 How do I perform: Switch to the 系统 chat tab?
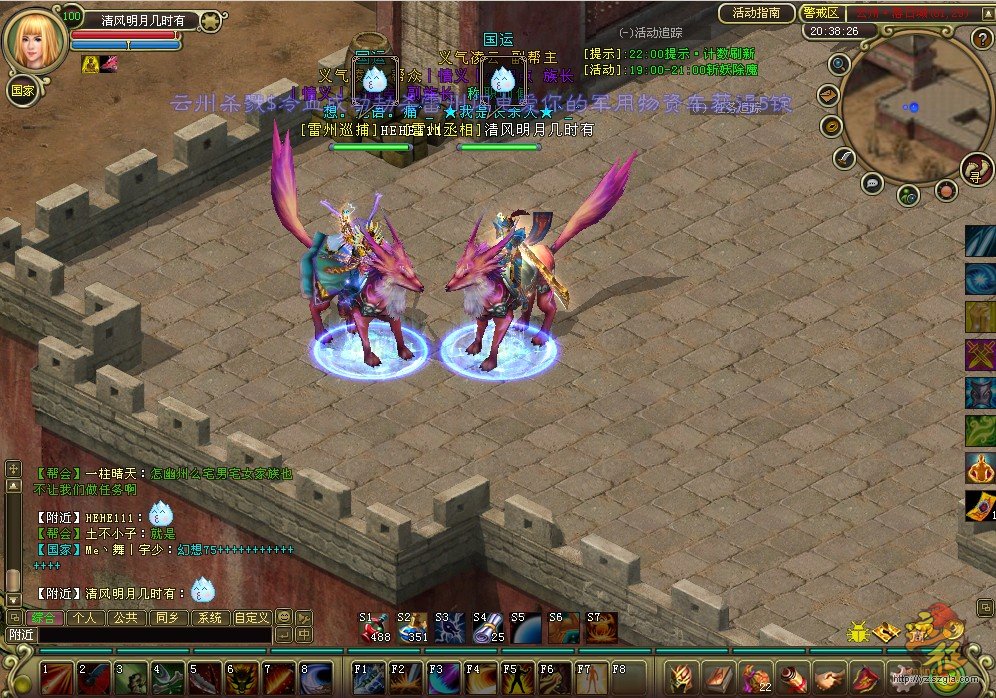pos(208,618)
